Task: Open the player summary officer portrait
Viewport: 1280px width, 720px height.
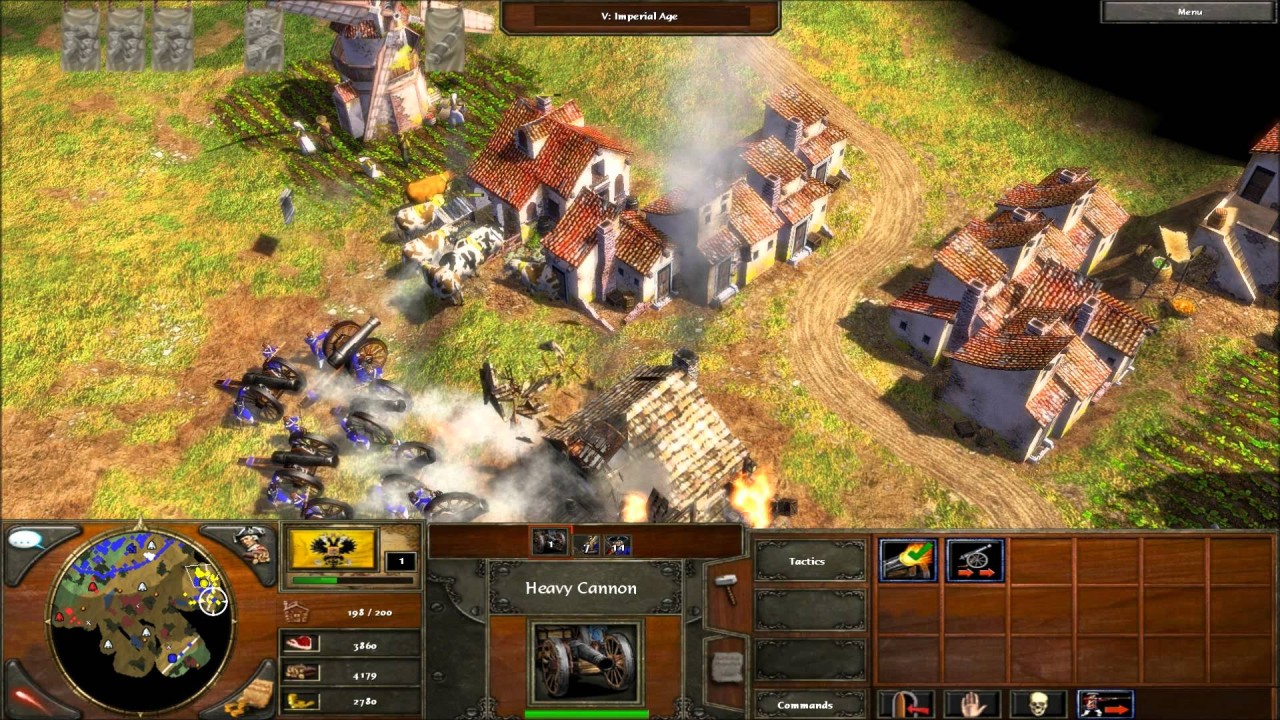Action: point(252,543)
